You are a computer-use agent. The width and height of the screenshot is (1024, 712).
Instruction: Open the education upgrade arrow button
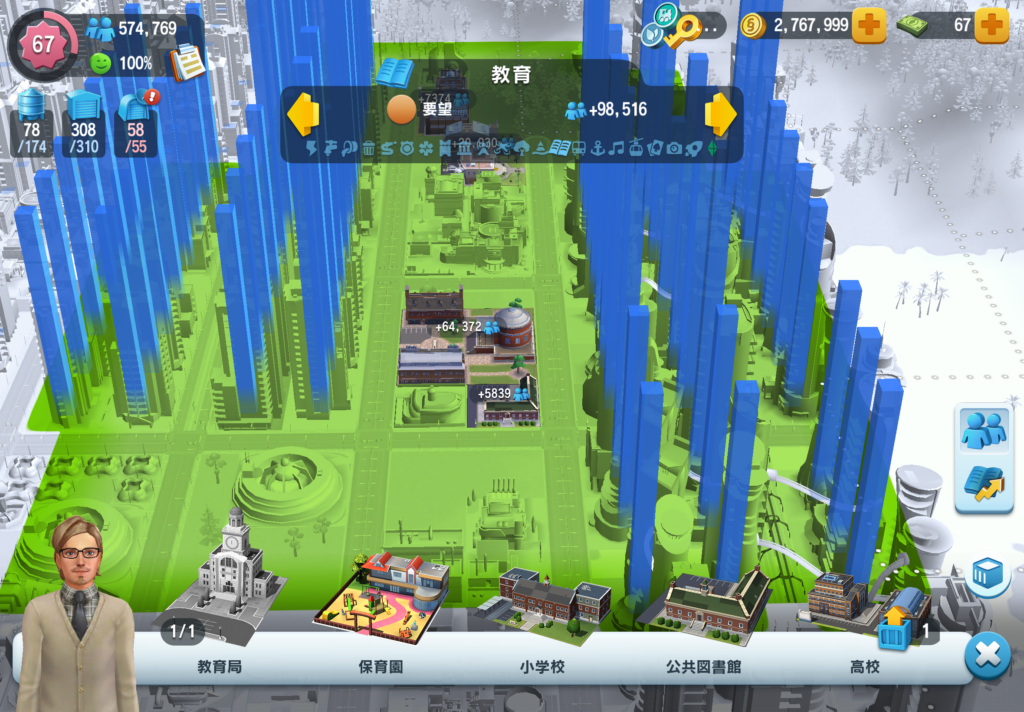[983, 484]
